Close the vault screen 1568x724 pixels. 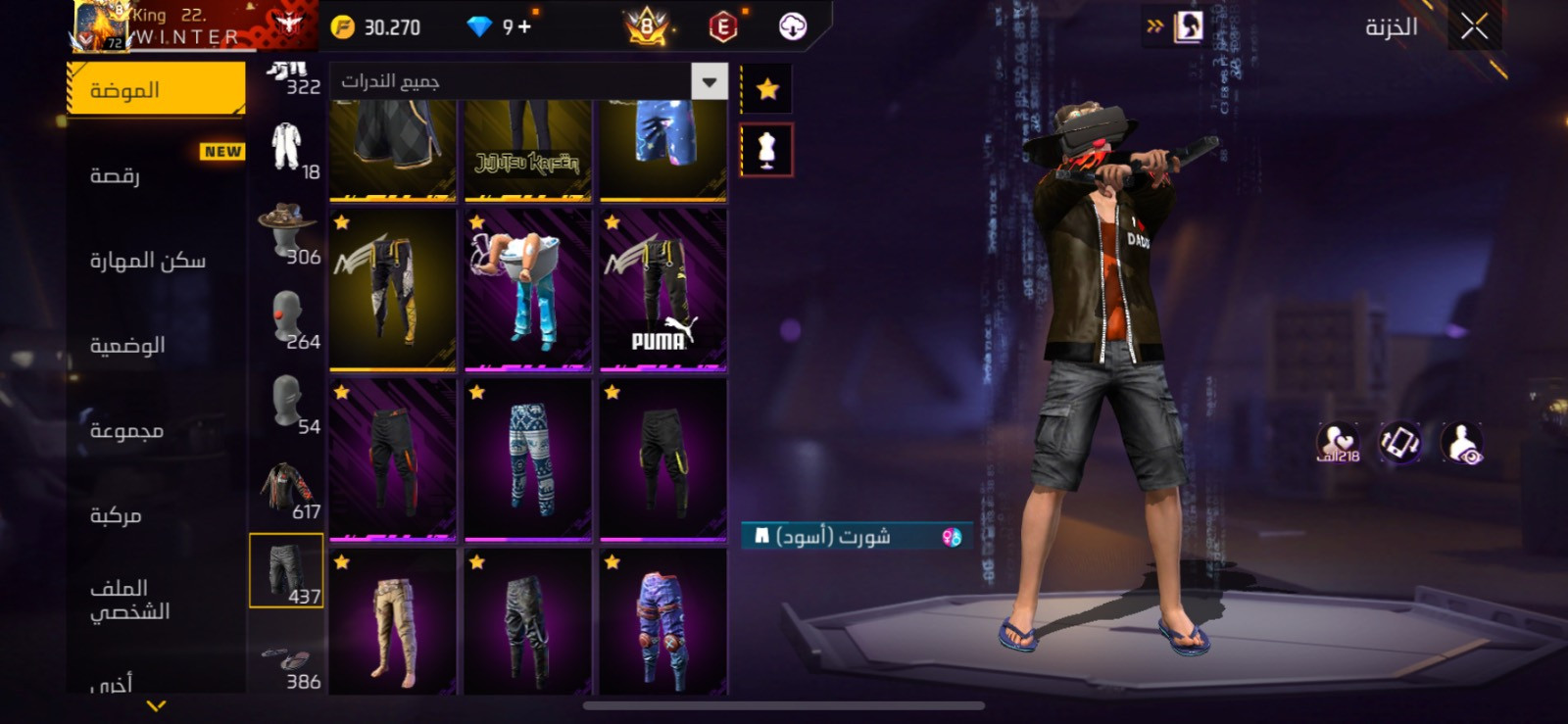pyautogui.click(x=1474, y=26)
